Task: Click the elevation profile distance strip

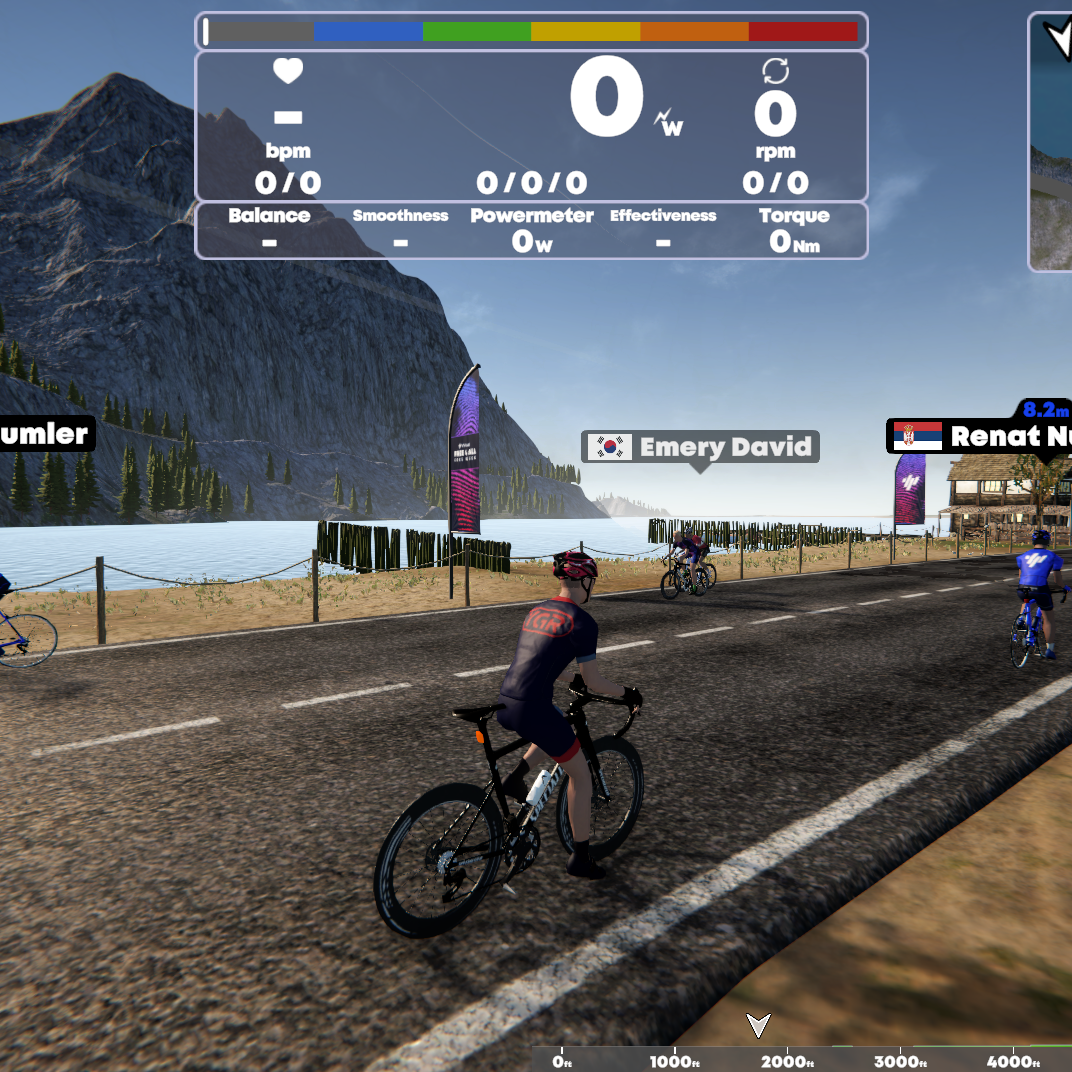Action: tap(800, 1059)
